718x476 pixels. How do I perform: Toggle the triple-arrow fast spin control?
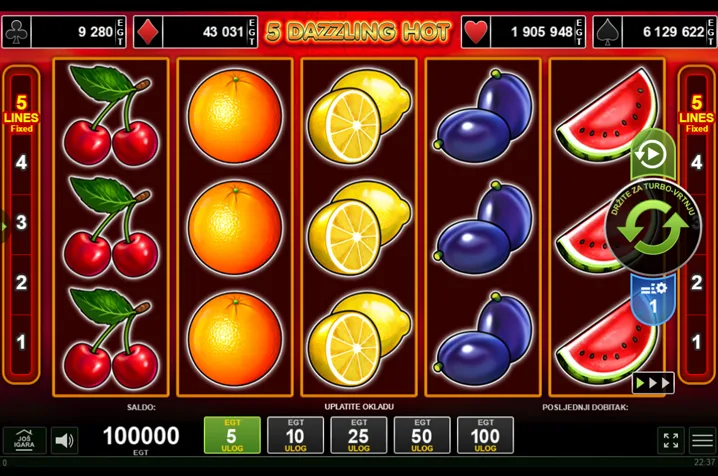click(653, 382)
